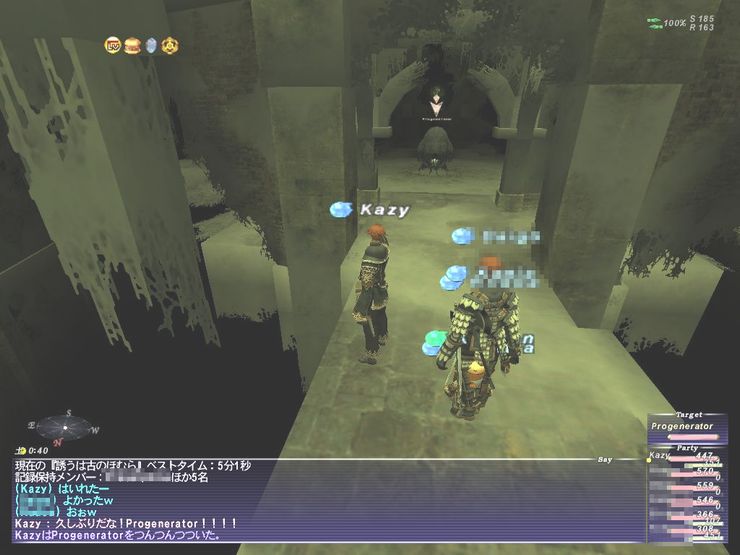Click the level restriction status icon
This screenshot has height=555, width=740.
(113, 45)
